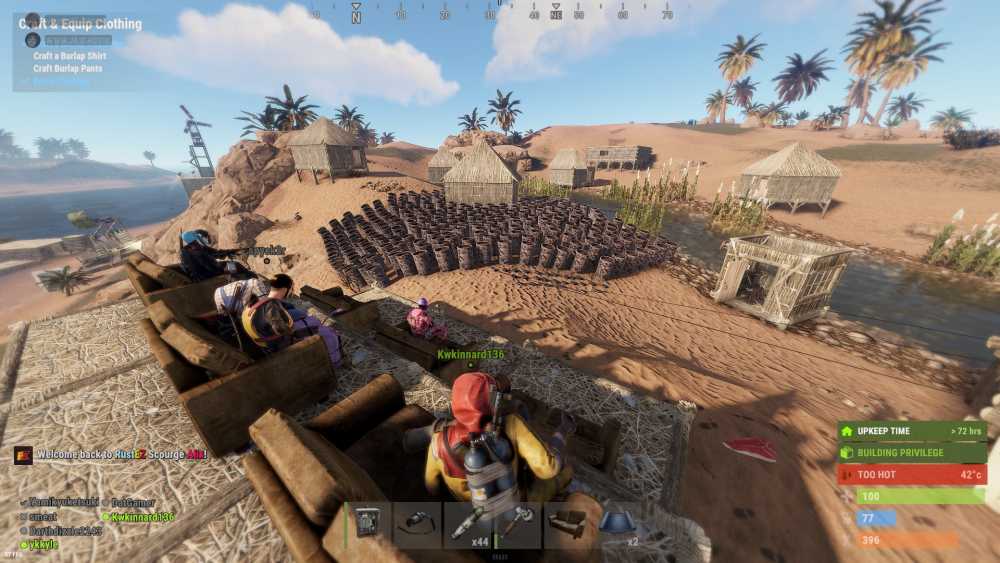Click the Building Privilege status indicator
Viewport: 1000px width, 563px height.
click(911, 453)
